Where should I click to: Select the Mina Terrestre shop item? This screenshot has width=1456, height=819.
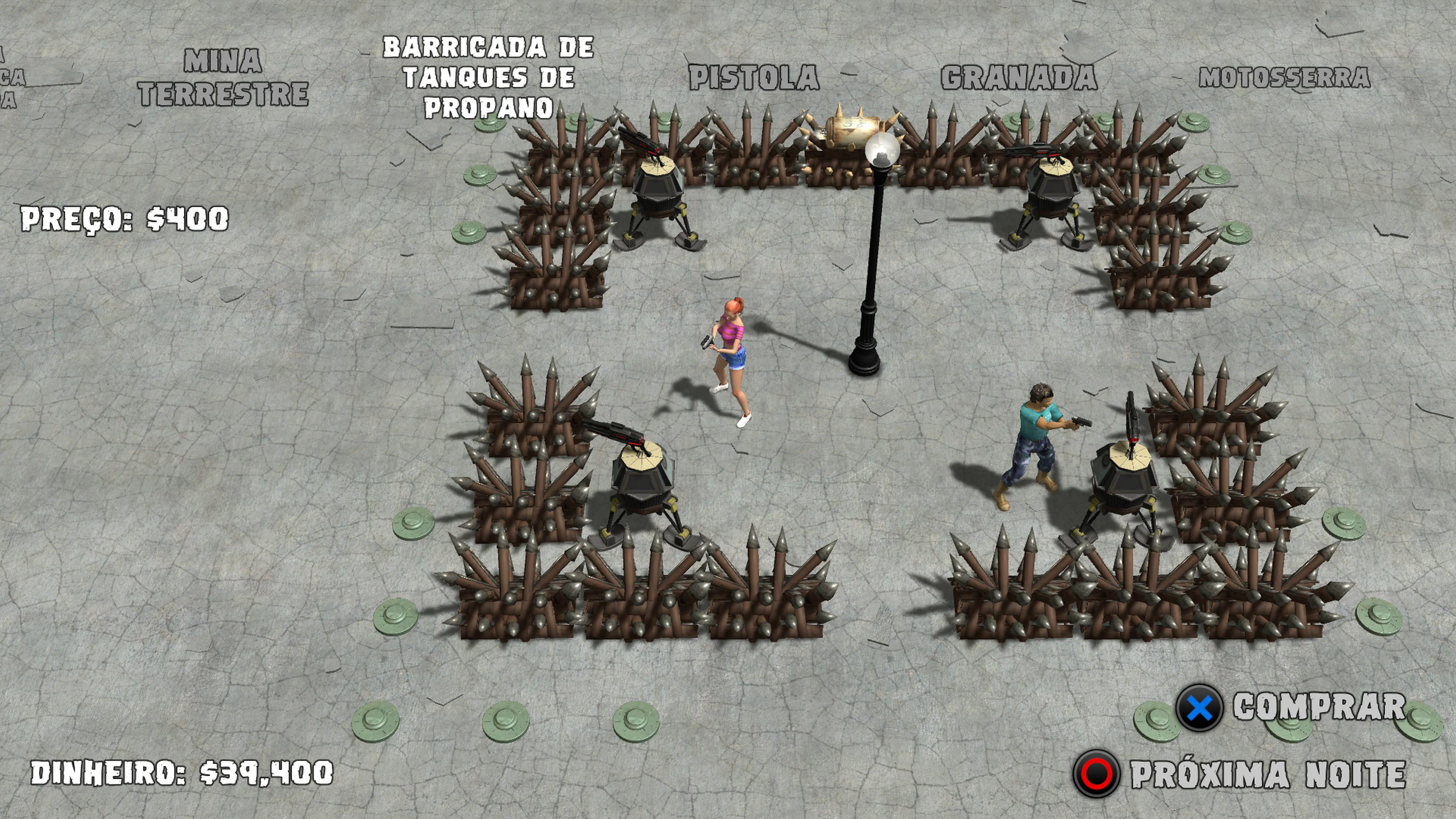223,77
